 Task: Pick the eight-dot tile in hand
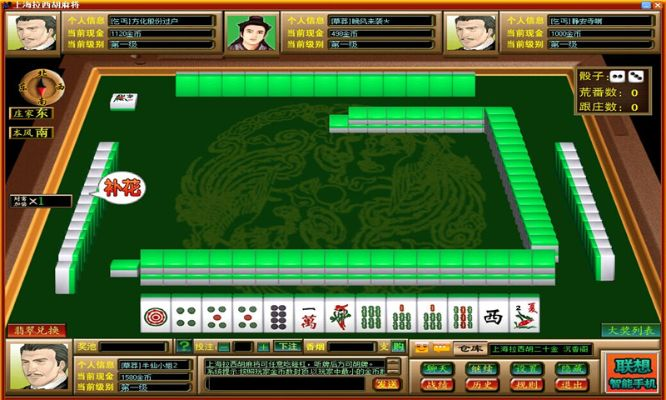tap(277, 316)
